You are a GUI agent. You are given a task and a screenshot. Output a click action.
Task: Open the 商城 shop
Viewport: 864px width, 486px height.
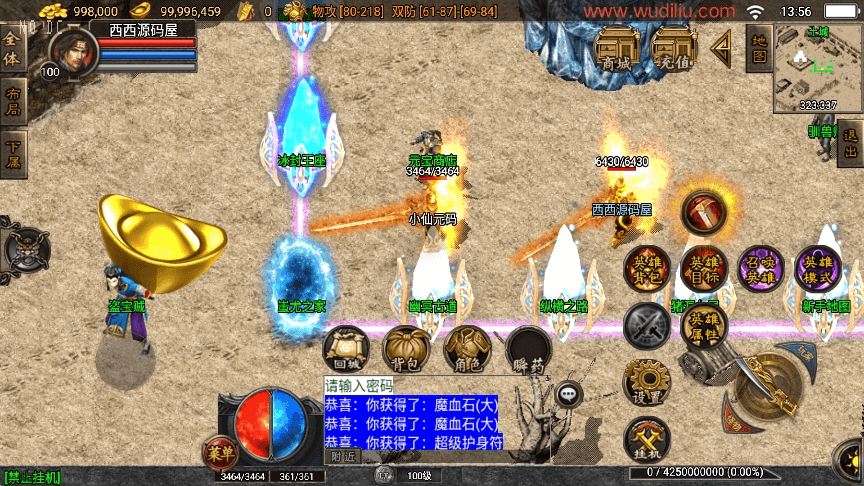coord(618,49)
